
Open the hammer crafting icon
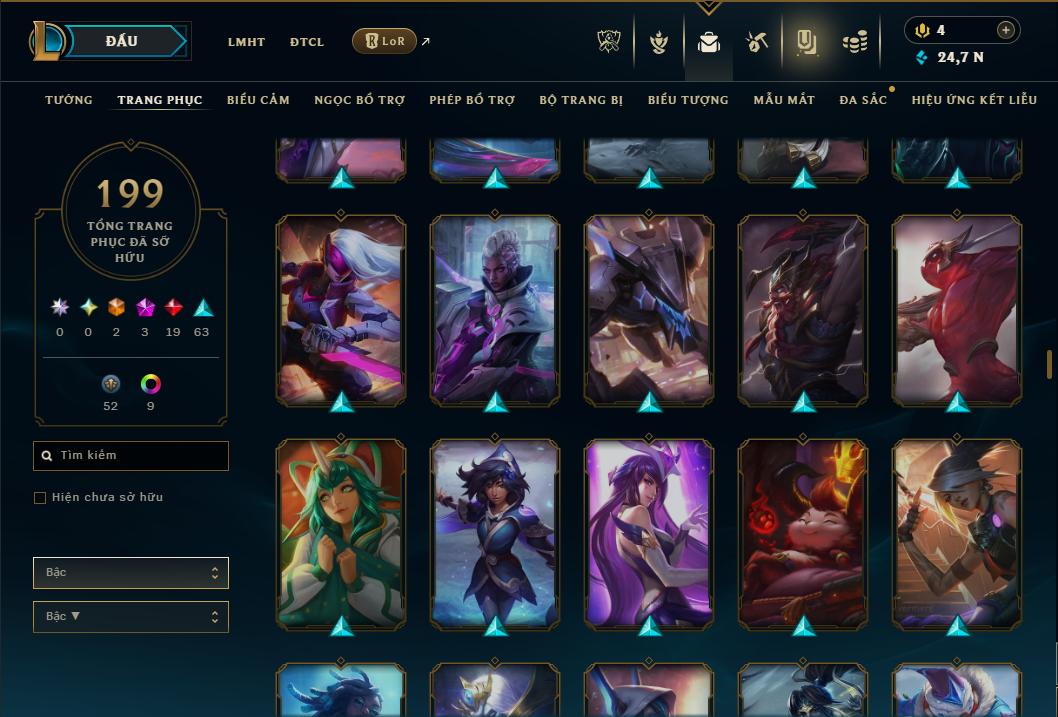[x=756, y=42]
